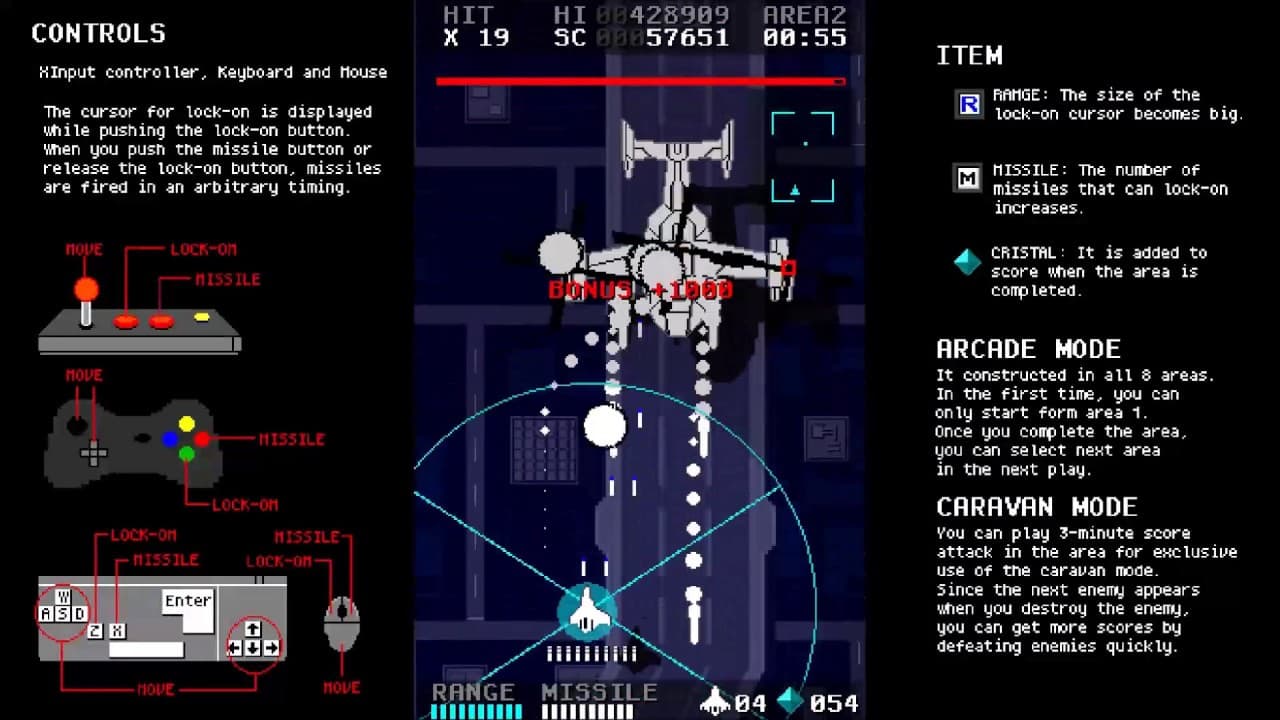Click the D-pad on the gamepad diagram
The height and width of the screenshot is (720, 1280).
click(94, 455)
